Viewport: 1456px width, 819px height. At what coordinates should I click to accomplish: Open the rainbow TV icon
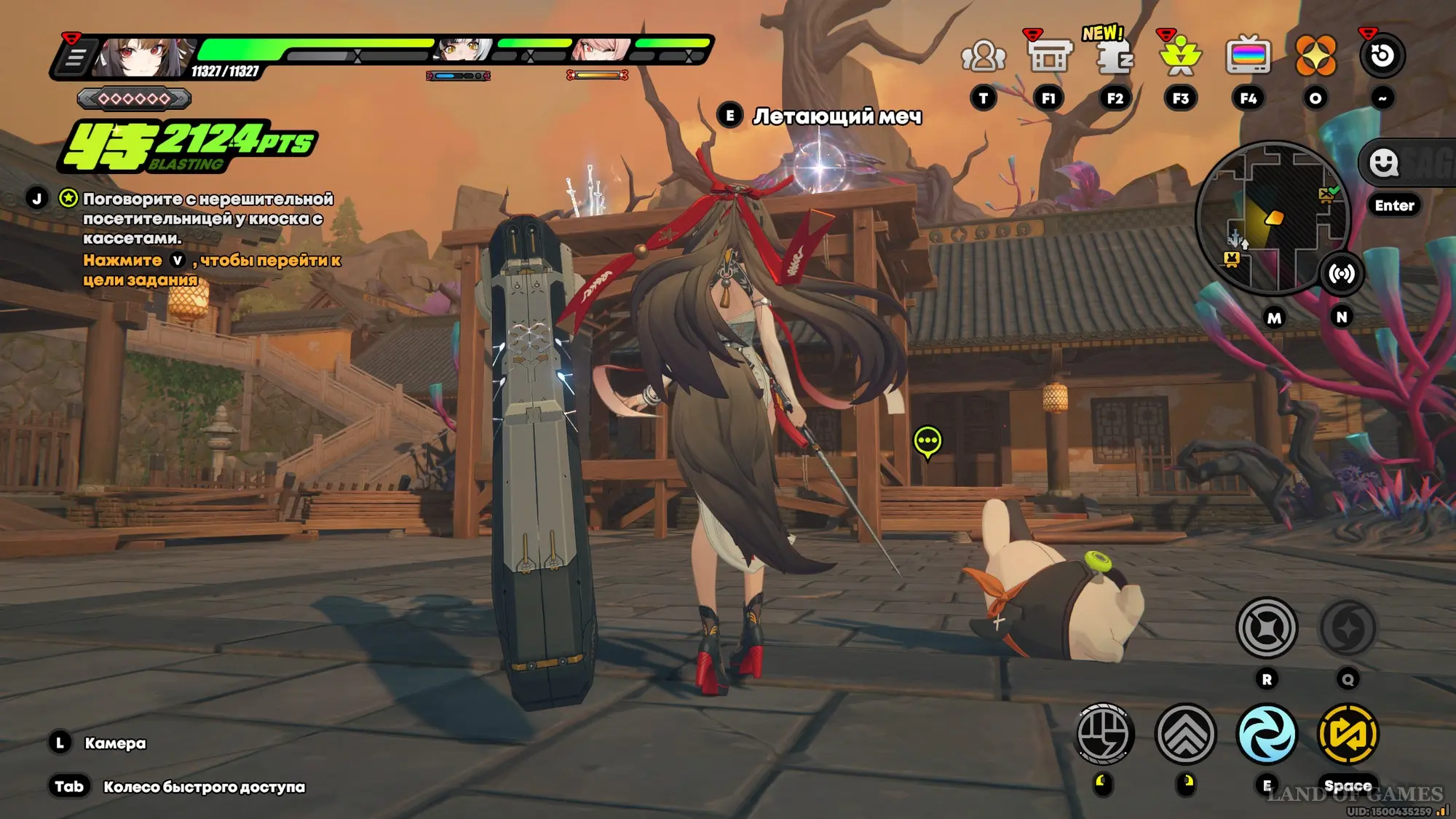tap(1248, 56)
